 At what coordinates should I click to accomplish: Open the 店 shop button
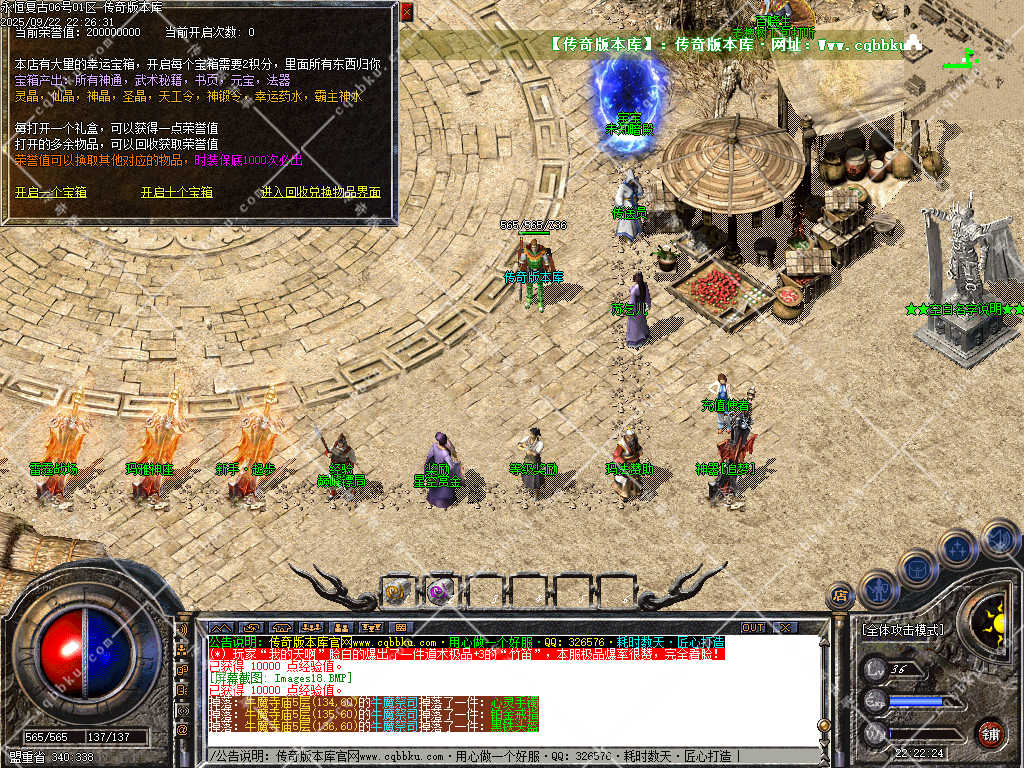(x=840, y=597)
